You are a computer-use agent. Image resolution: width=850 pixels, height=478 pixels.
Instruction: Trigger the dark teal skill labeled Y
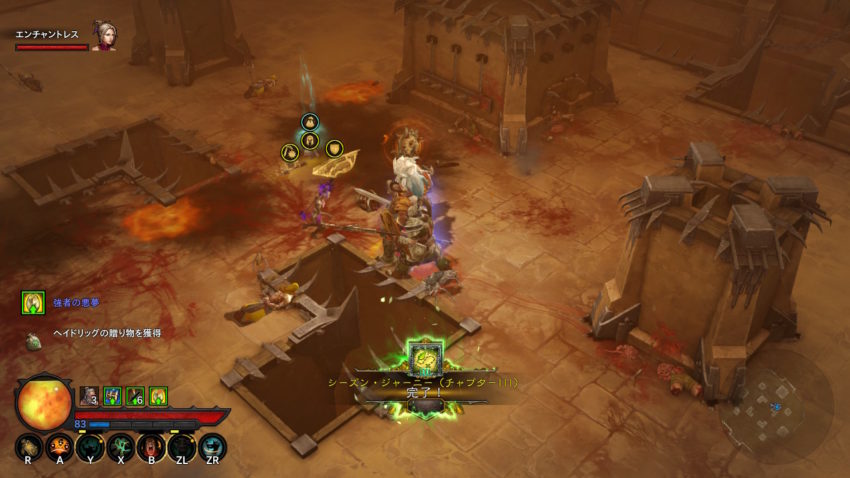pyautogui.click(x=90, y=447)
